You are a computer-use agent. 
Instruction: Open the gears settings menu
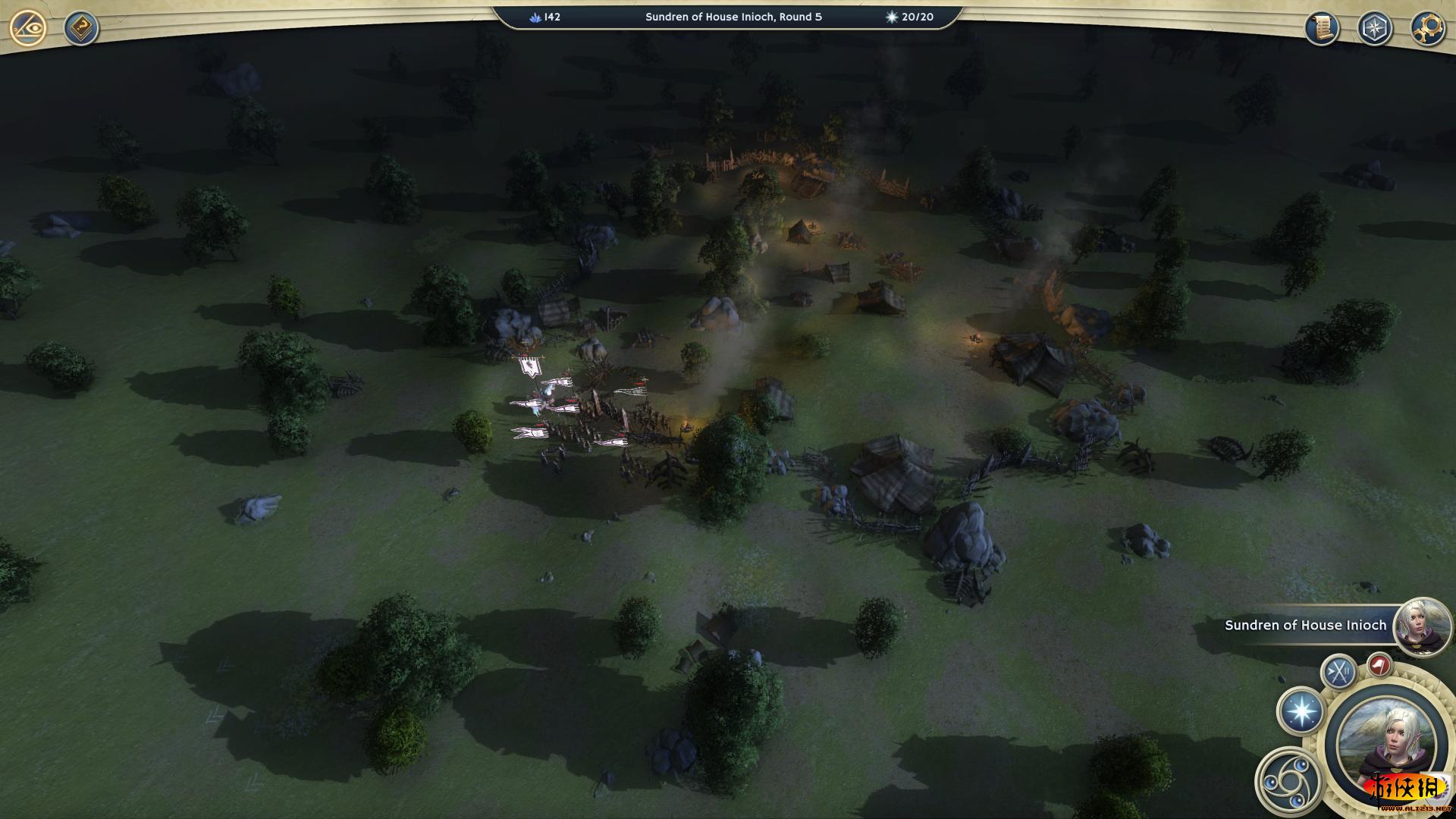(x=1427, y=29)
